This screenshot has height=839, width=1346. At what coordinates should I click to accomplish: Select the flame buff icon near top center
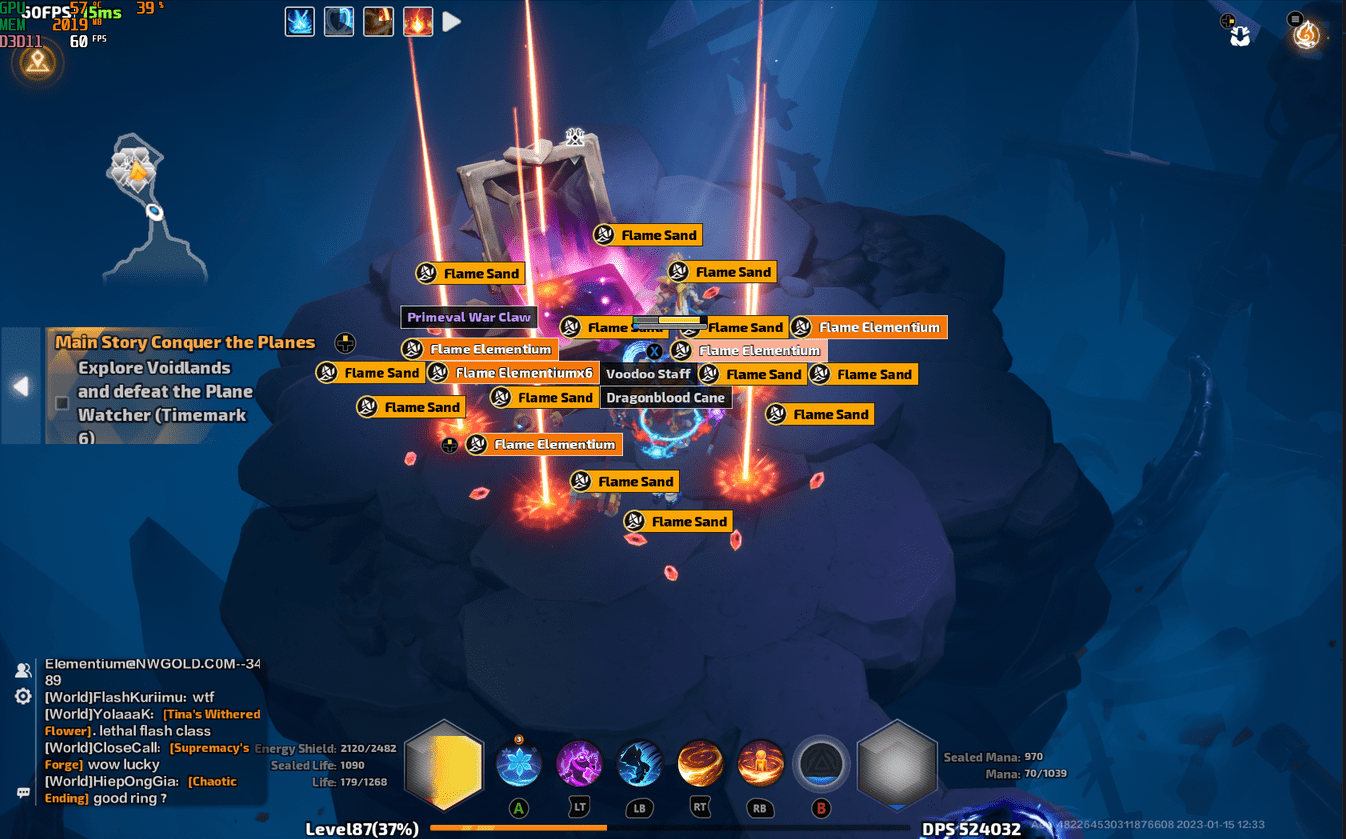click(x=378, y=21)
